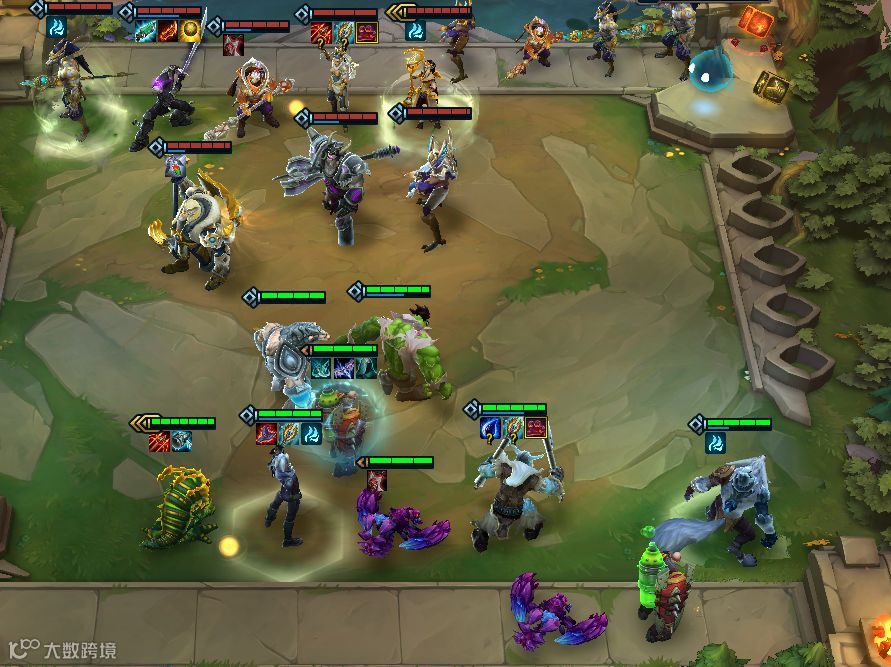Viewport: 891px width, 667px height.
Task: Choose the purple crystal item icon
Action: click(343, 369)
